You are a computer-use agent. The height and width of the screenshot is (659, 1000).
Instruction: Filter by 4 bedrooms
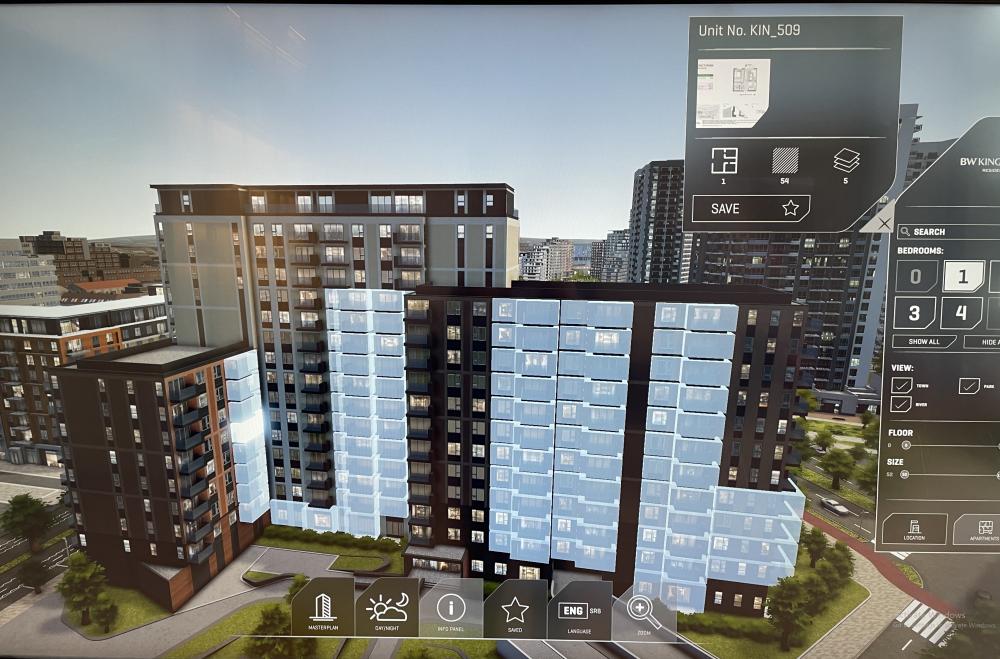coord(961,312)
